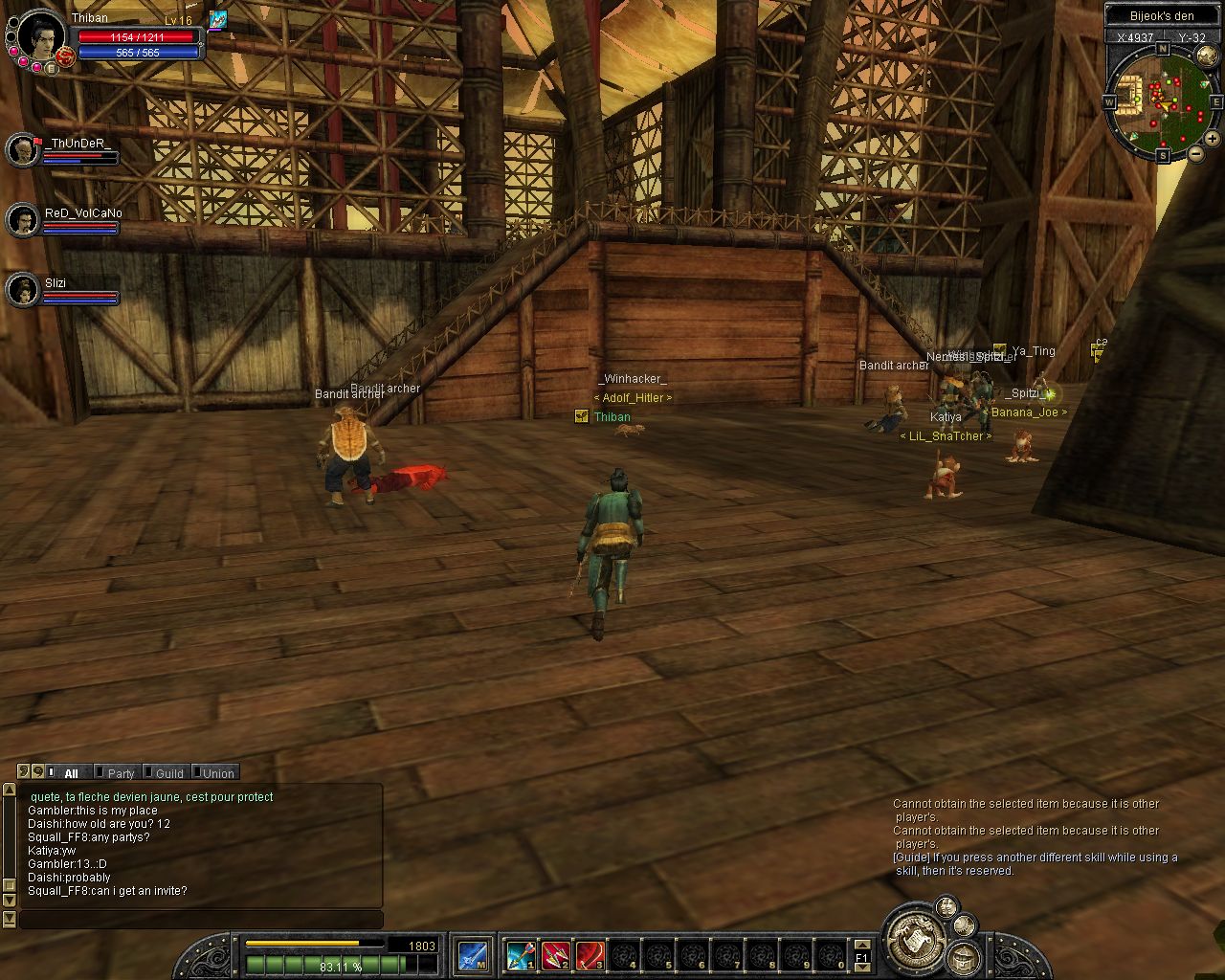
Task: Activate the arrow skill in hotbar slot 1
Action: (x=521, y=955)
